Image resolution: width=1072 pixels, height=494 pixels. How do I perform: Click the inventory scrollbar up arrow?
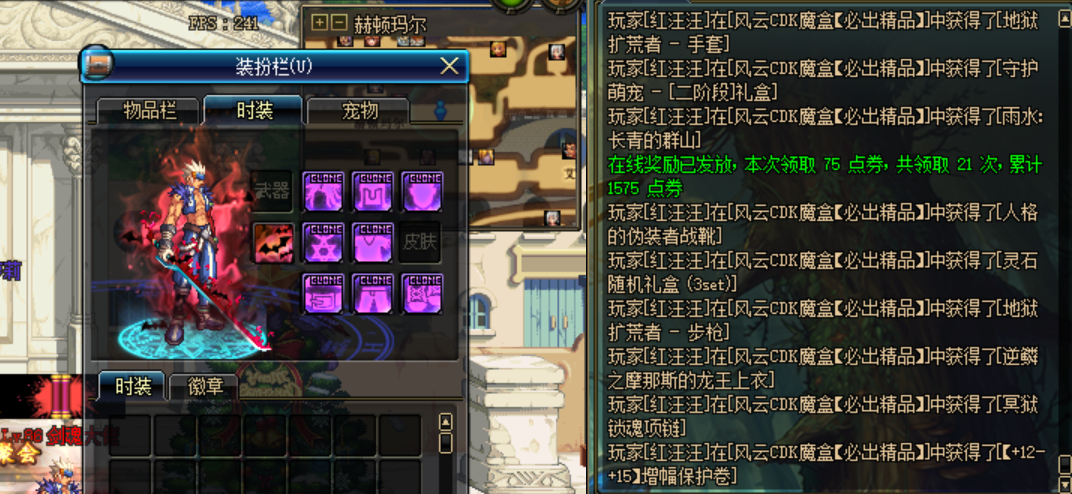(x=446, y=422)
